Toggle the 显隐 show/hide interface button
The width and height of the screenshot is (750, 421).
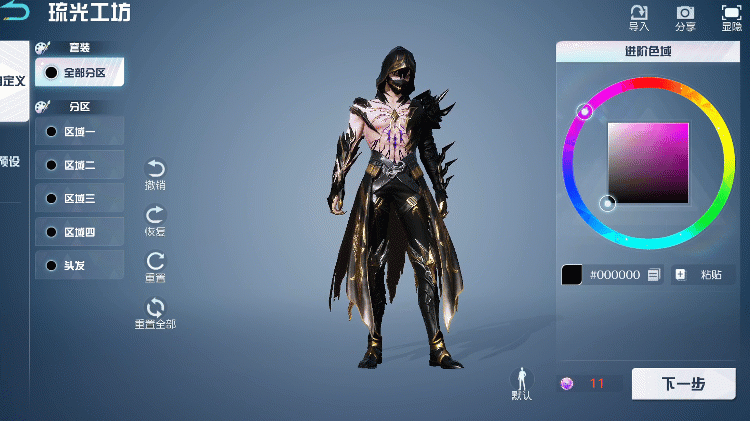731,17
